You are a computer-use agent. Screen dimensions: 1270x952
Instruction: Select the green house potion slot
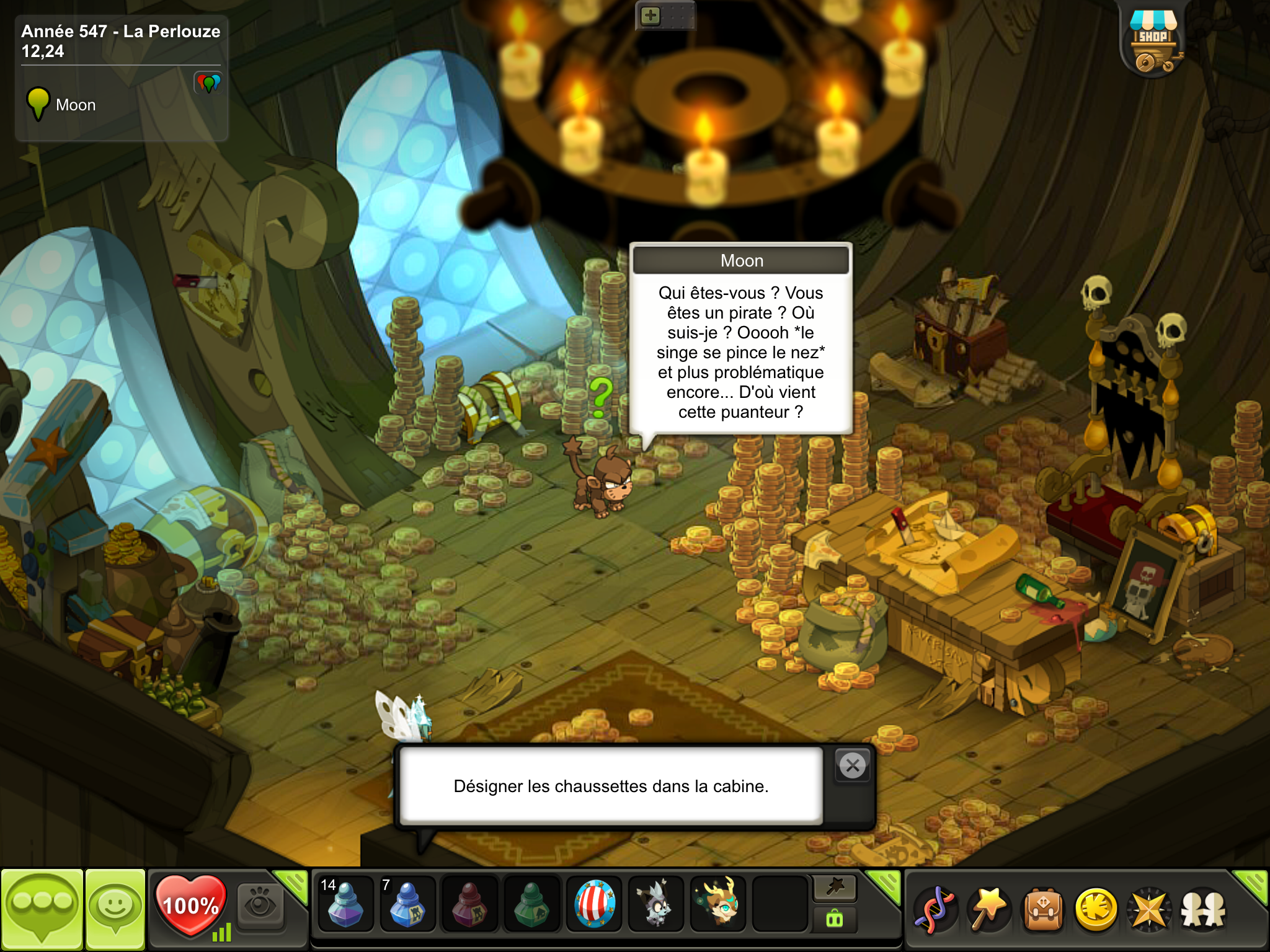coord(531,904)
